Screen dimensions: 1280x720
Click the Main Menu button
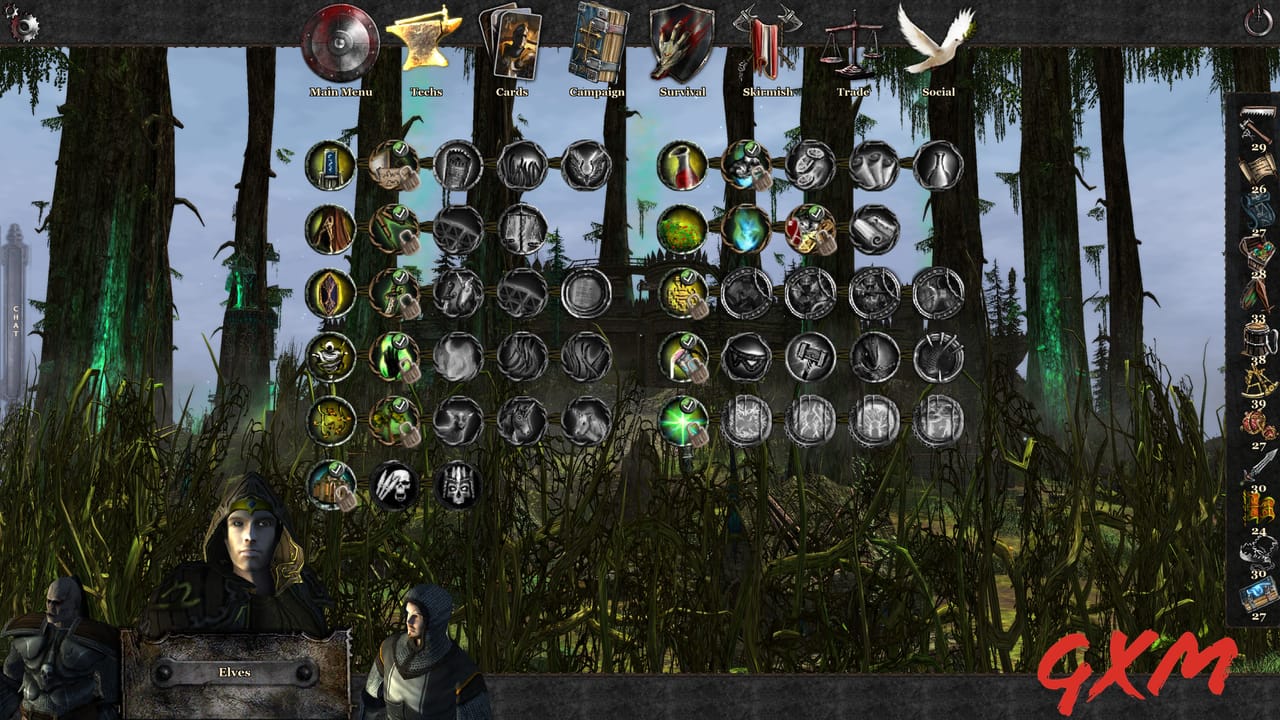pyautogui.click(x=341, y=60)
